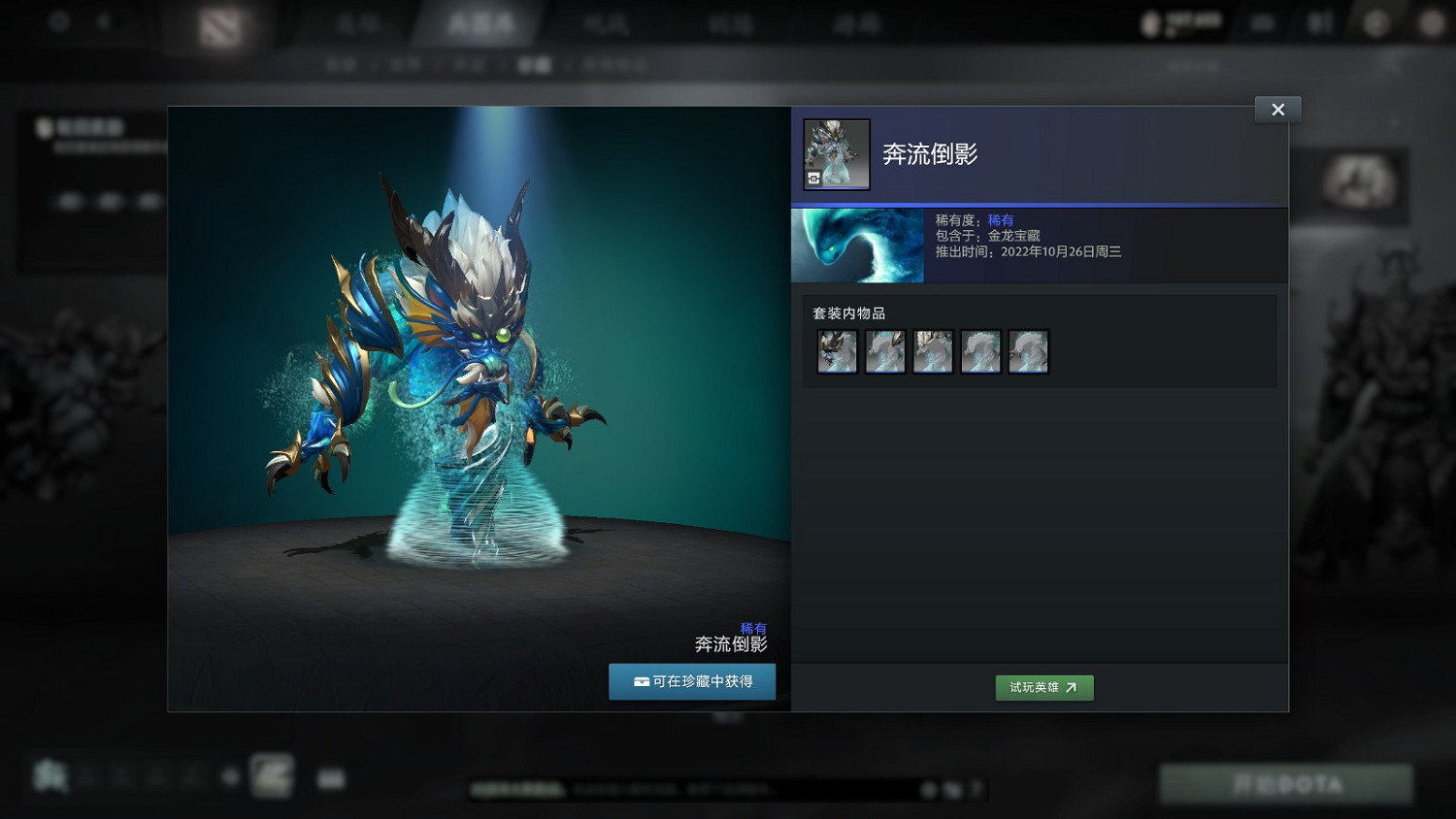
Task: Click the last item thumbnail in the set contents
Action: (x=1028, y=351)
